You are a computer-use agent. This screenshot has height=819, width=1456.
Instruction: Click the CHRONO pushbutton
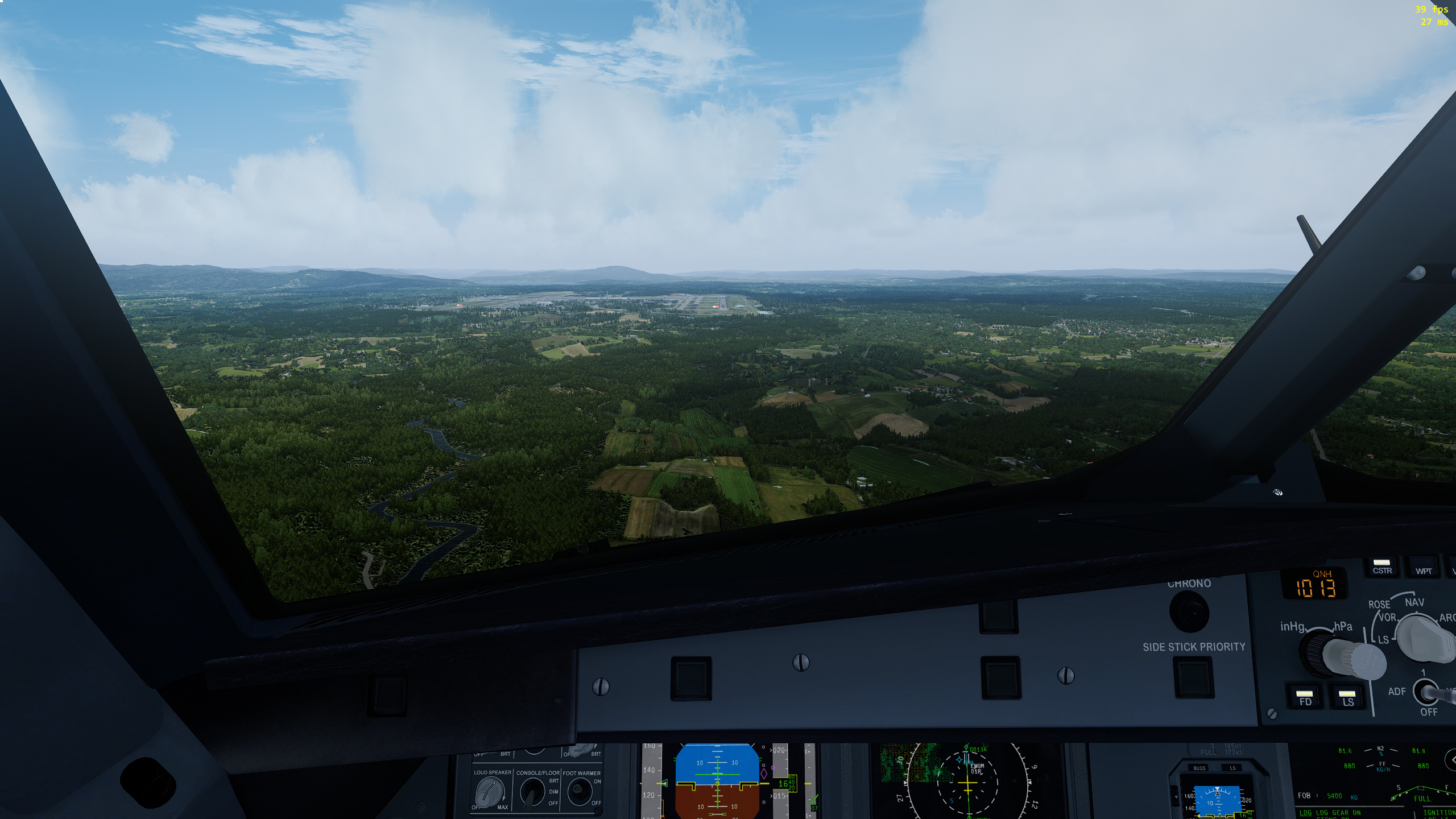pyautogui.click(x=1189, y=610)
